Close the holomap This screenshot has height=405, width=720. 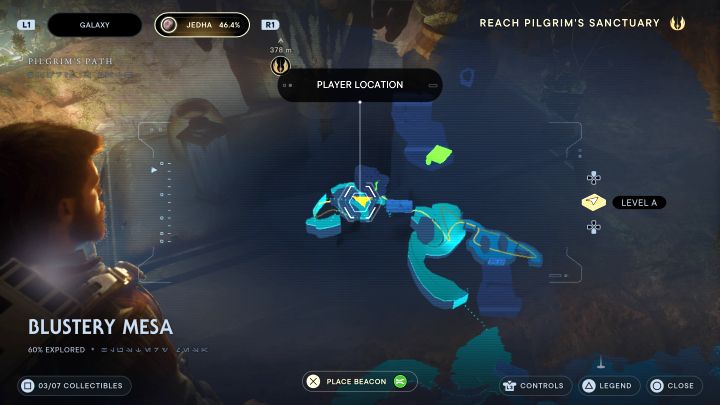[670, 385]
